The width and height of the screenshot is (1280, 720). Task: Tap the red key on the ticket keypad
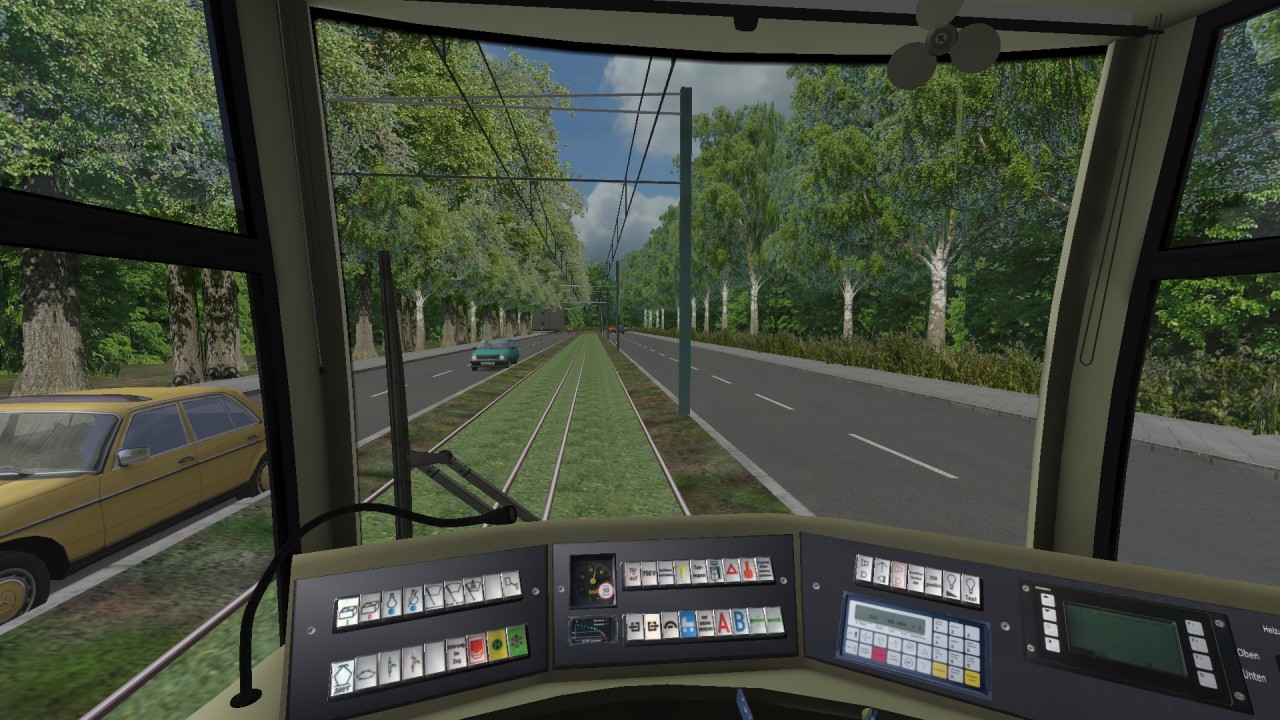[x=879, y=655]
